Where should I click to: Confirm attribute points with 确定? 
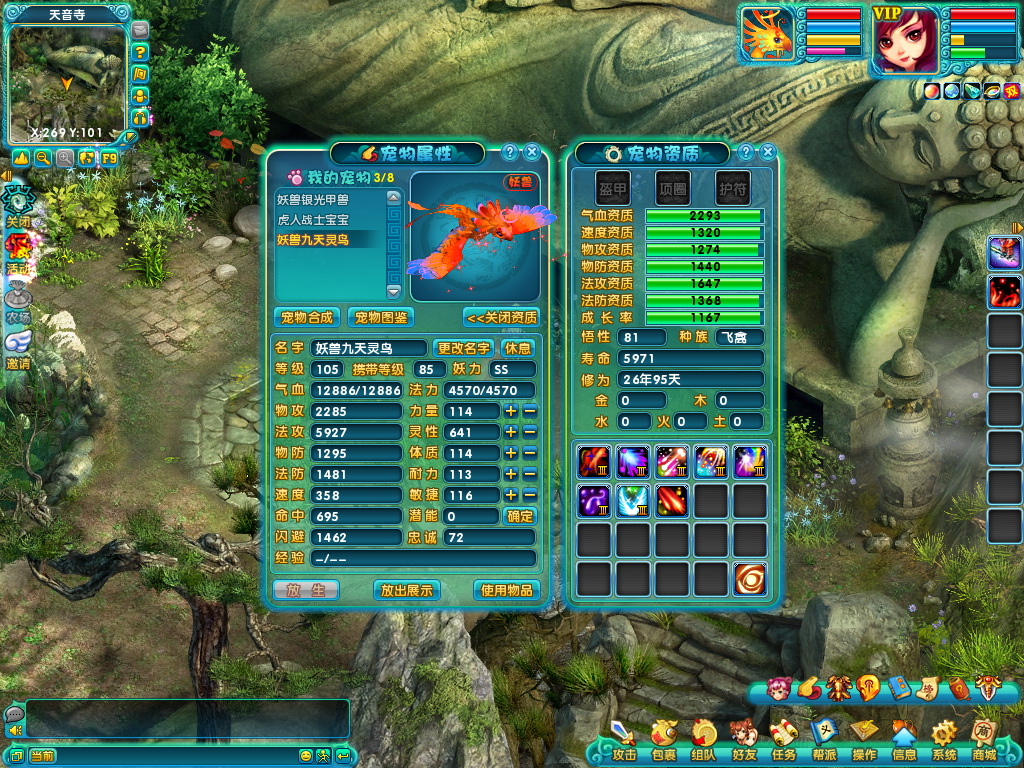(x=520, y=516)
